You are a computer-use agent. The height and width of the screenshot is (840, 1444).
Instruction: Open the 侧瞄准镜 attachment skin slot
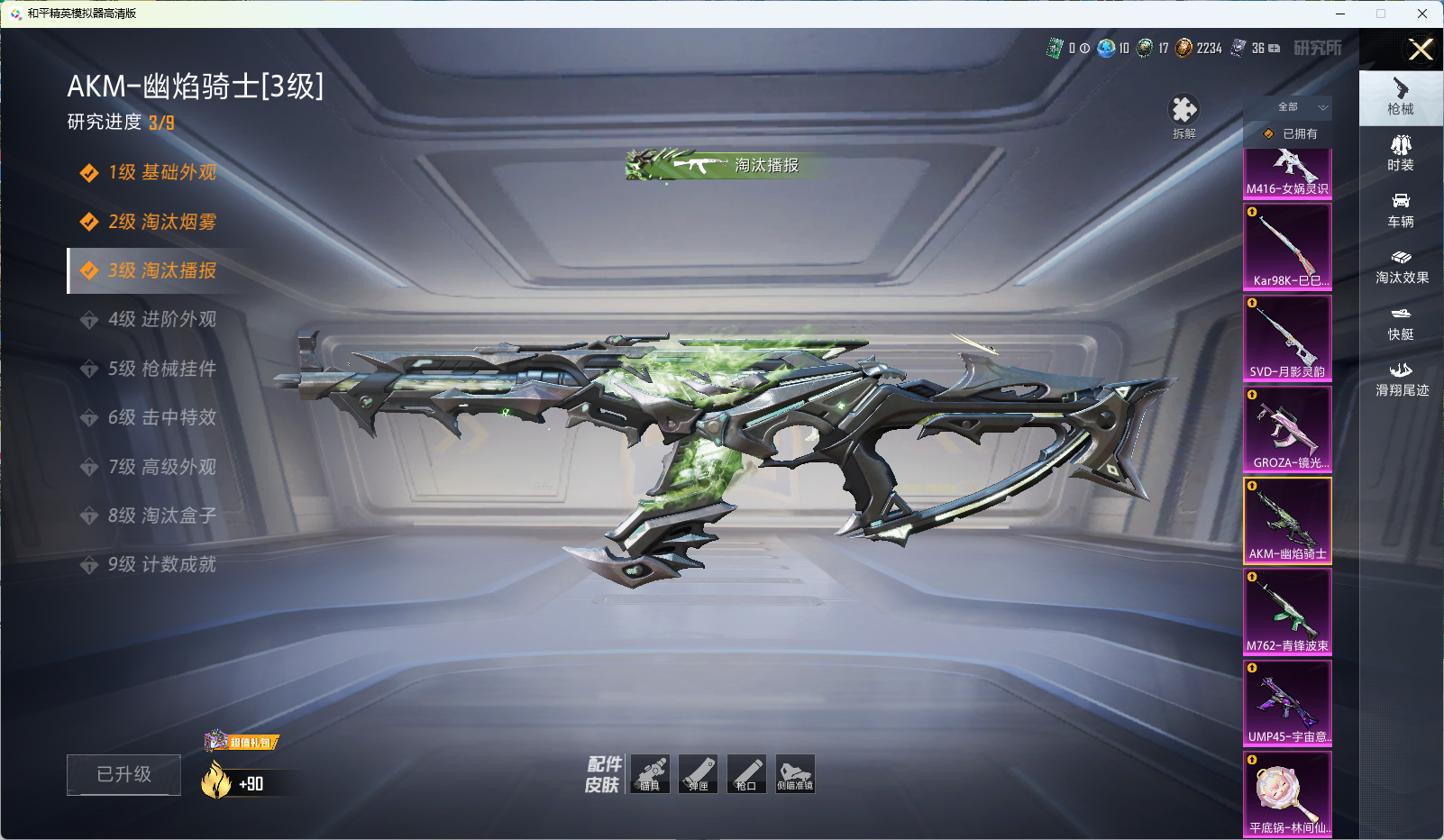click(x=795, y=774)
